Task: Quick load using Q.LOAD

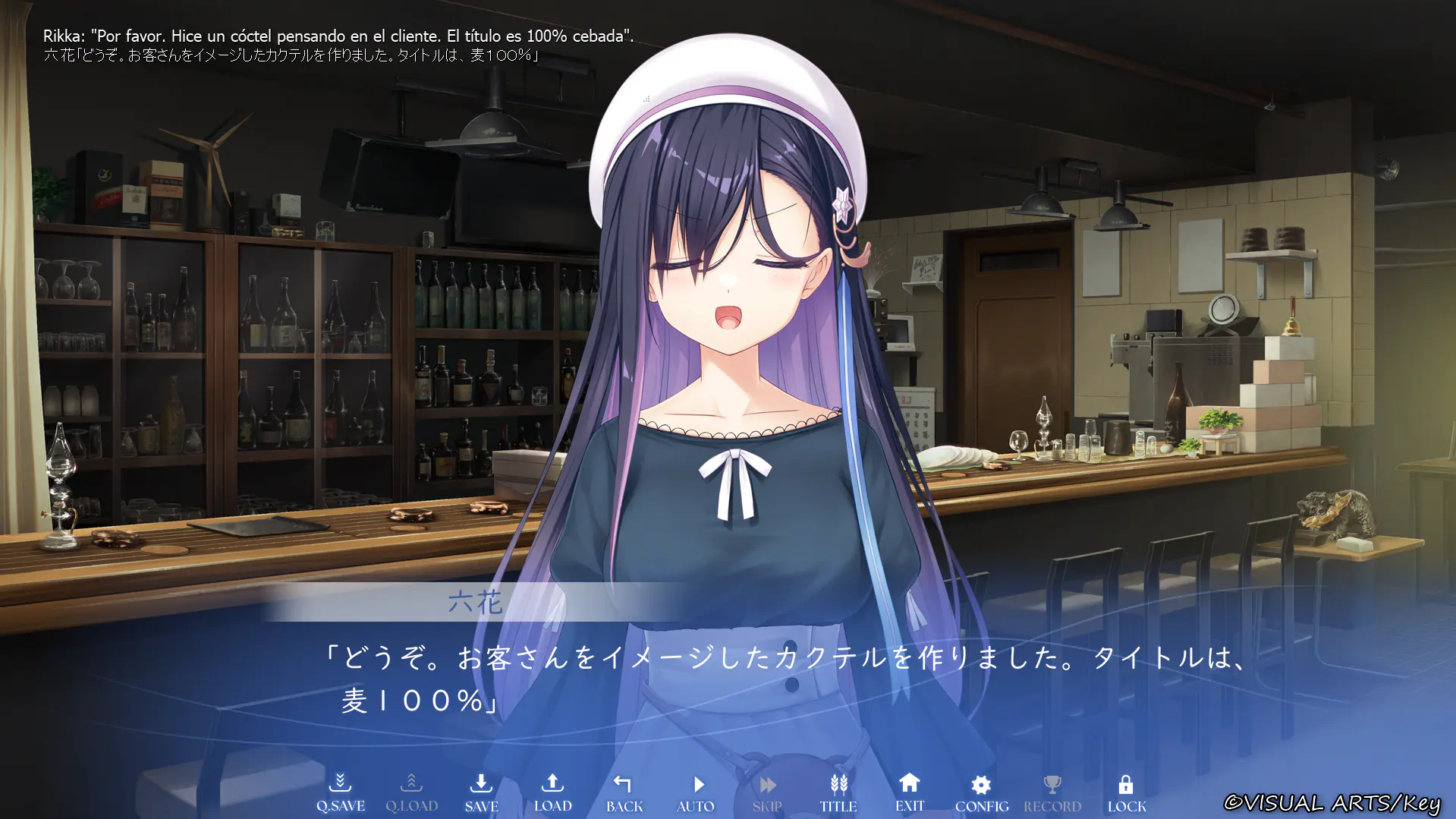Action: click(411, 792)
